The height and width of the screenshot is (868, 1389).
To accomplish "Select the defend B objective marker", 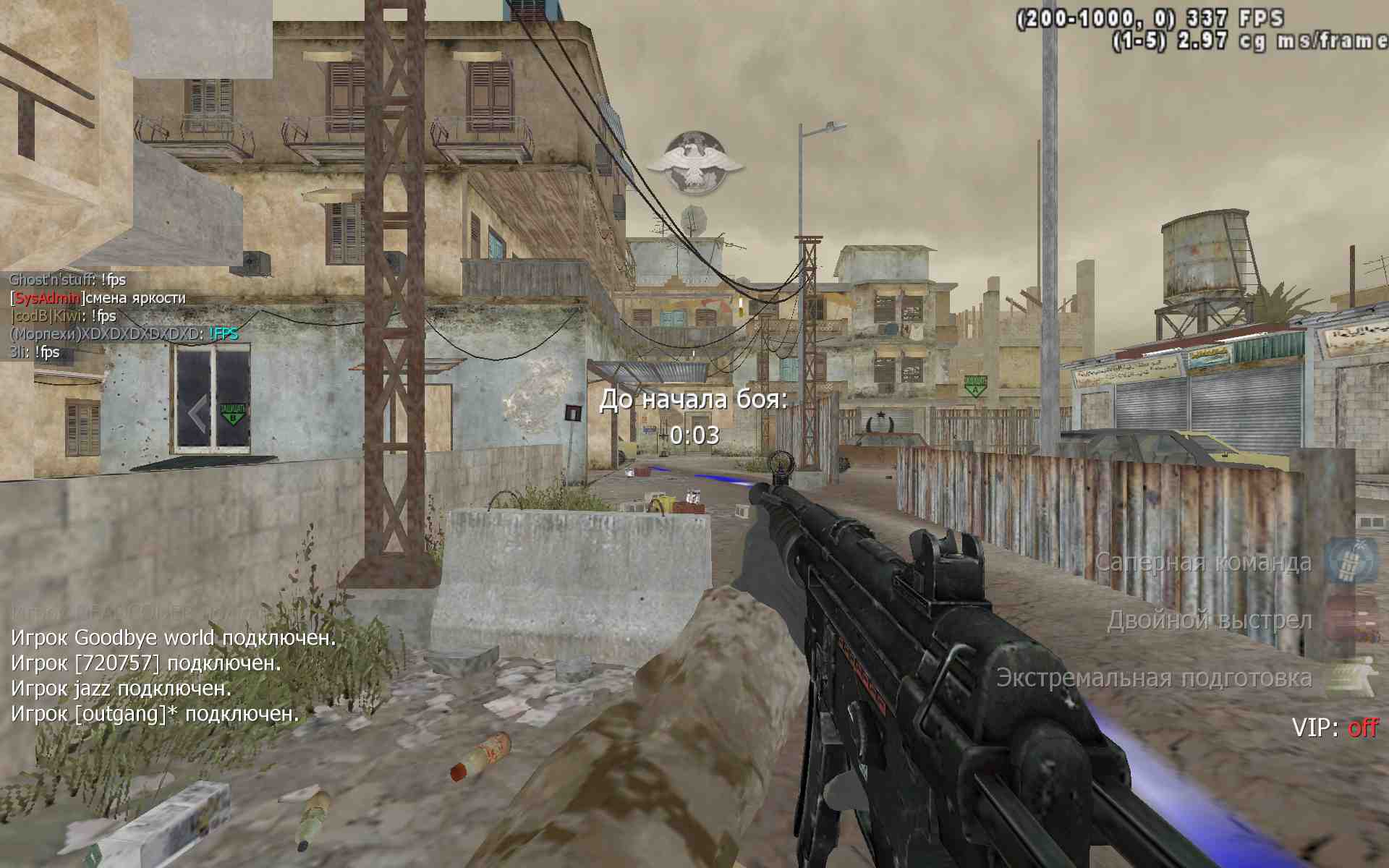I will (232, 413).
